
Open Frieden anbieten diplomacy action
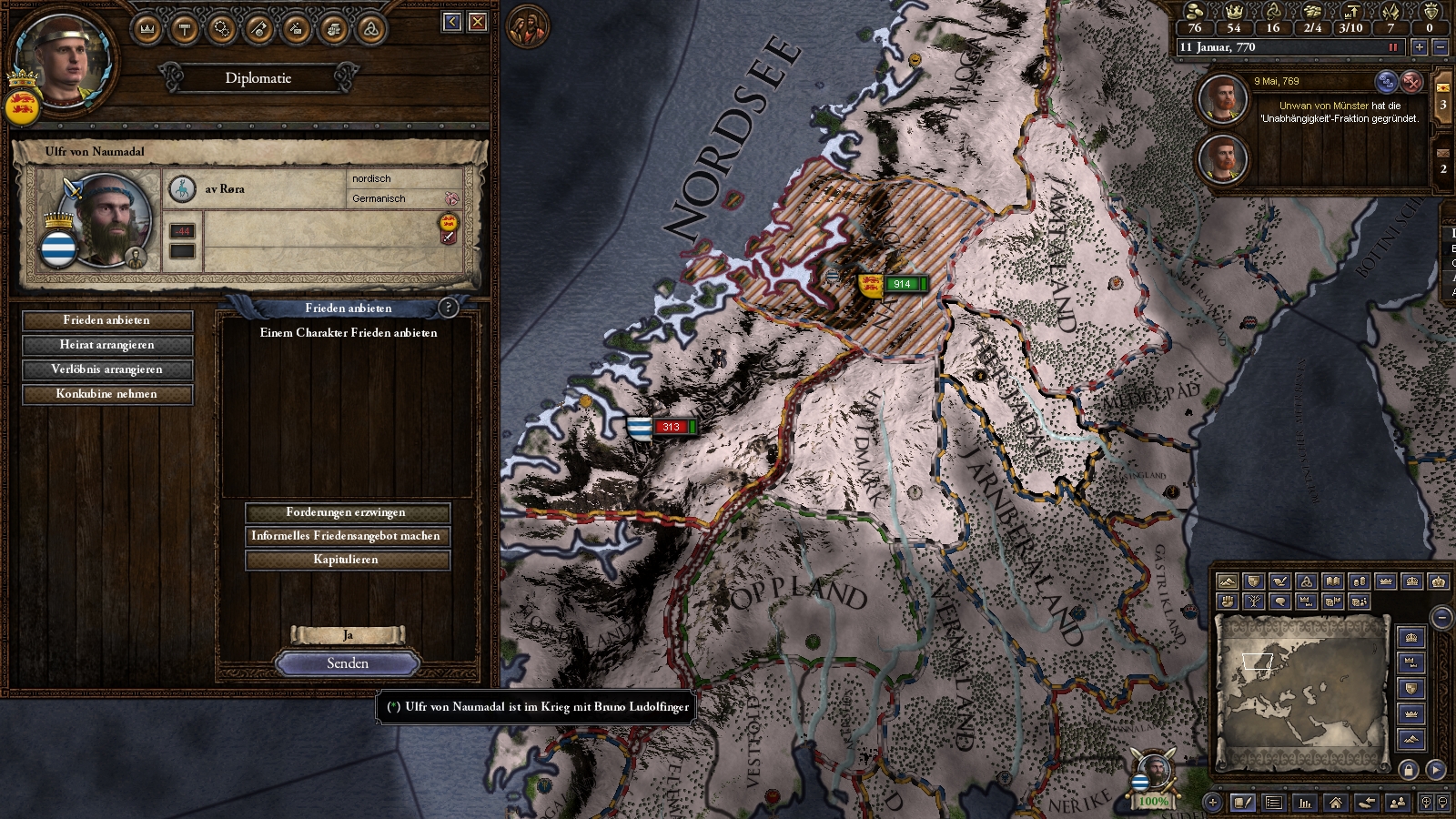tap(107, 320)
